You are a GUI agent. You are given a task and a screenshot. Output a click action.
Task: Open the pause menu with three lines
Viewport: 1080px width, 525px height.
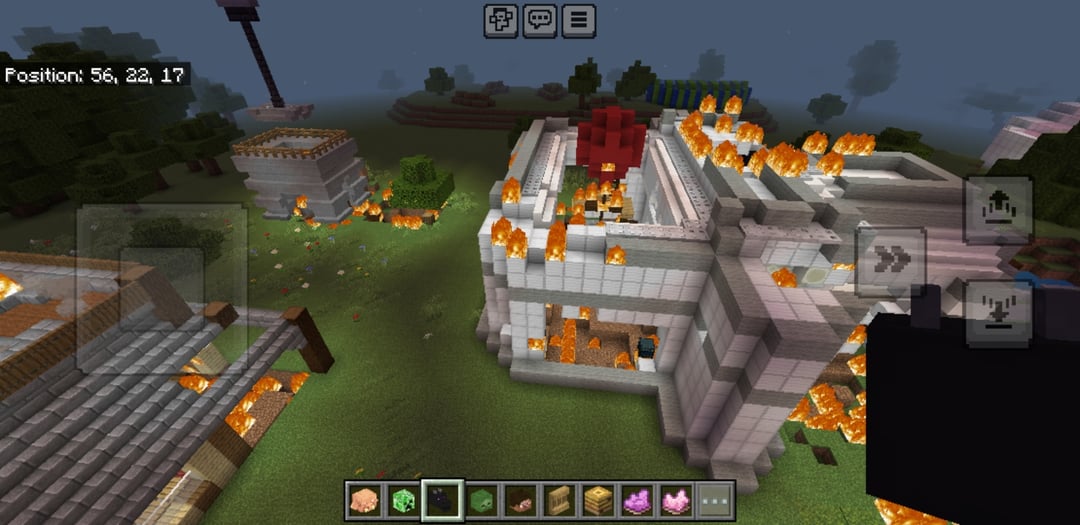click(x=578, y=20)
